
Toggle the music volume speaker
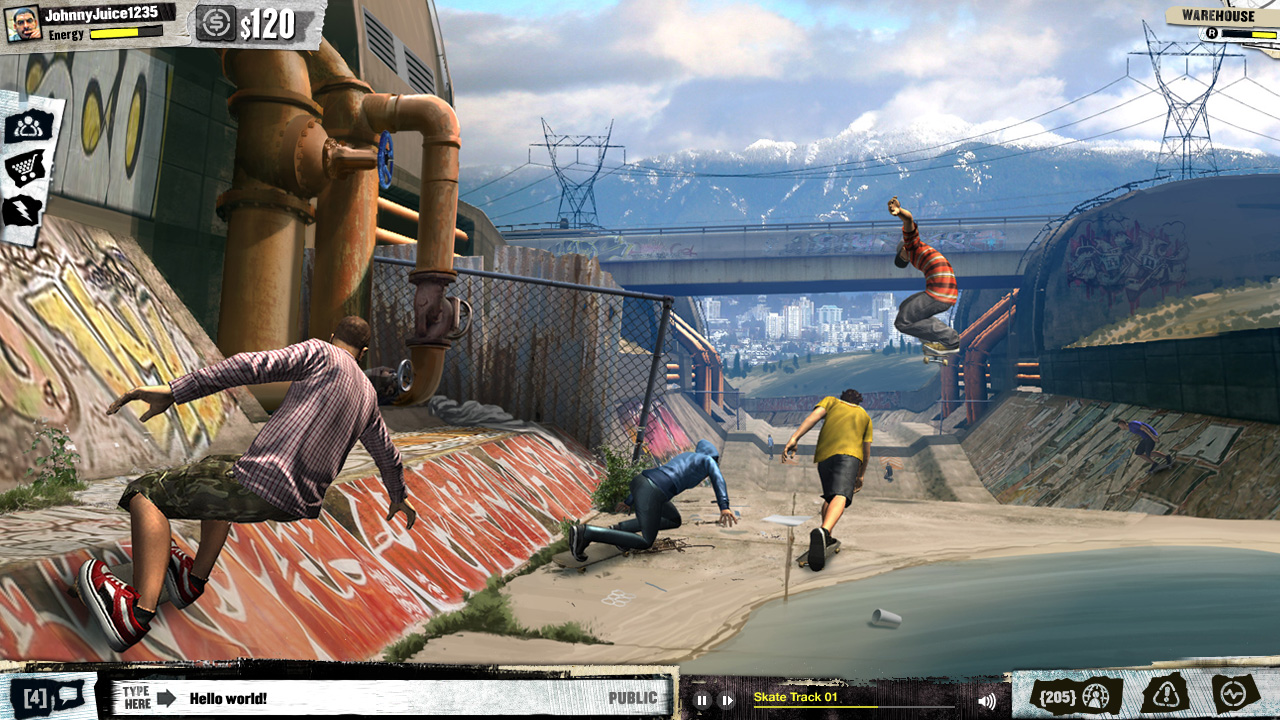tap(987, 700)
